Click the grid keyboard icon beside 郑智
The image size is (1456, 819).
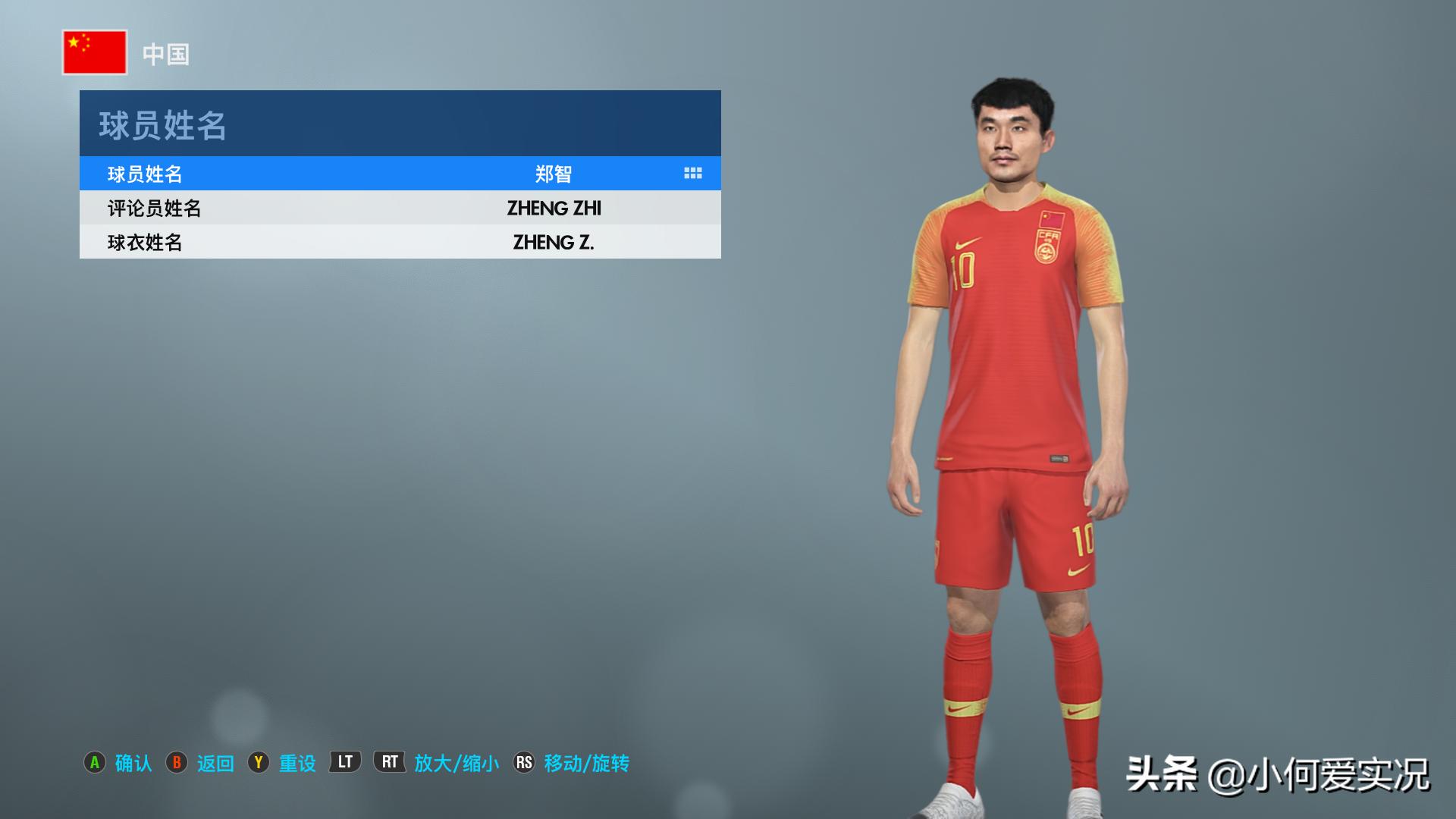coord(692,174)
